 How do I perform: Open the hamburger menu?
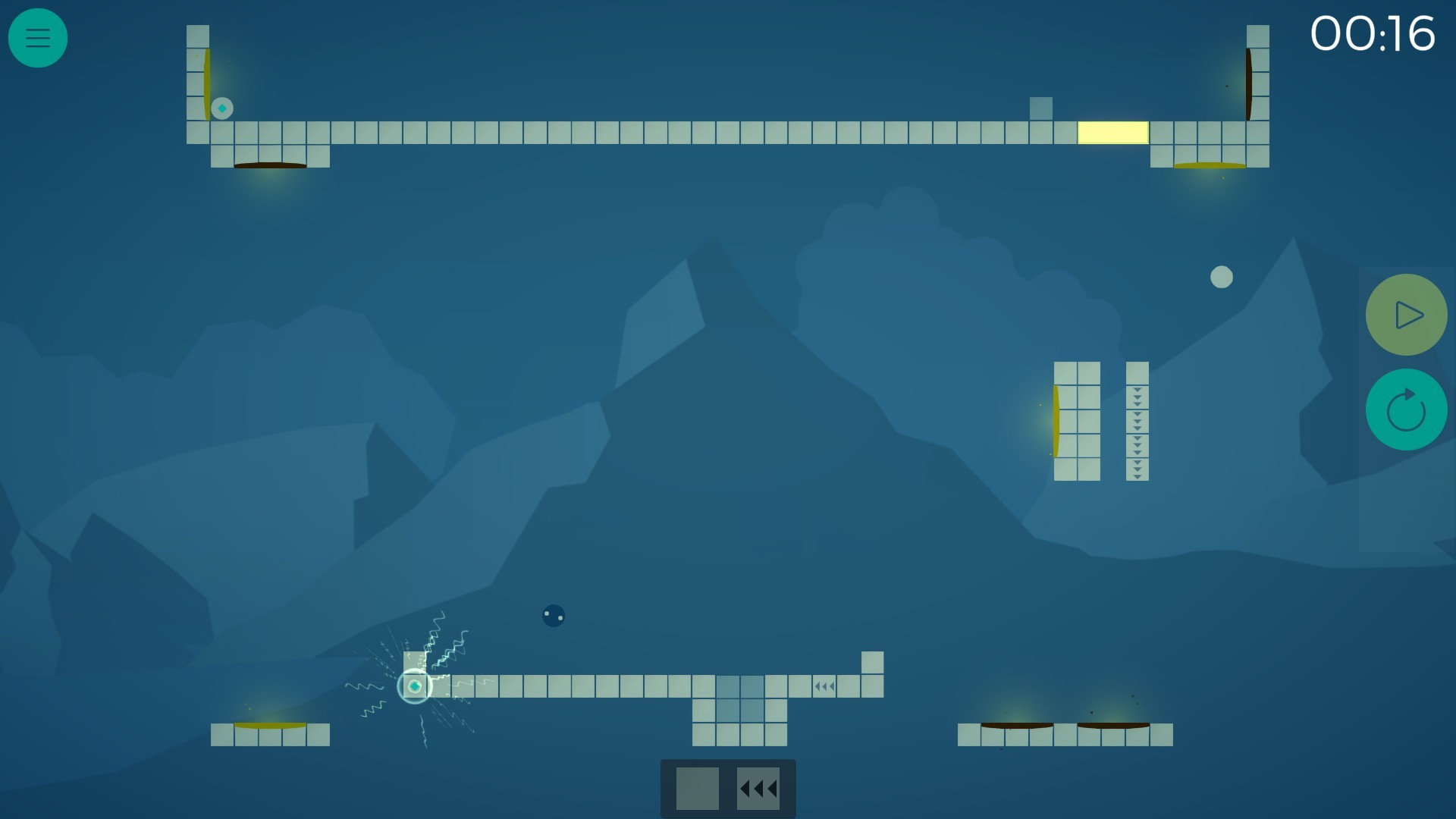(x=38, y=38)
